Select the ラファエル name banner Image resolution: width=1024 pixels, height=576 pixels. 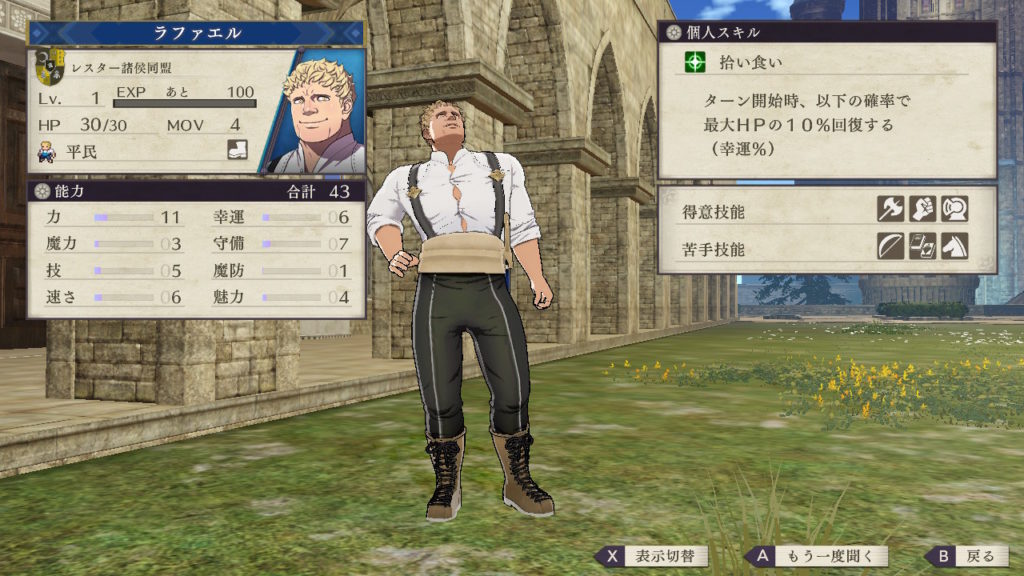196,33
